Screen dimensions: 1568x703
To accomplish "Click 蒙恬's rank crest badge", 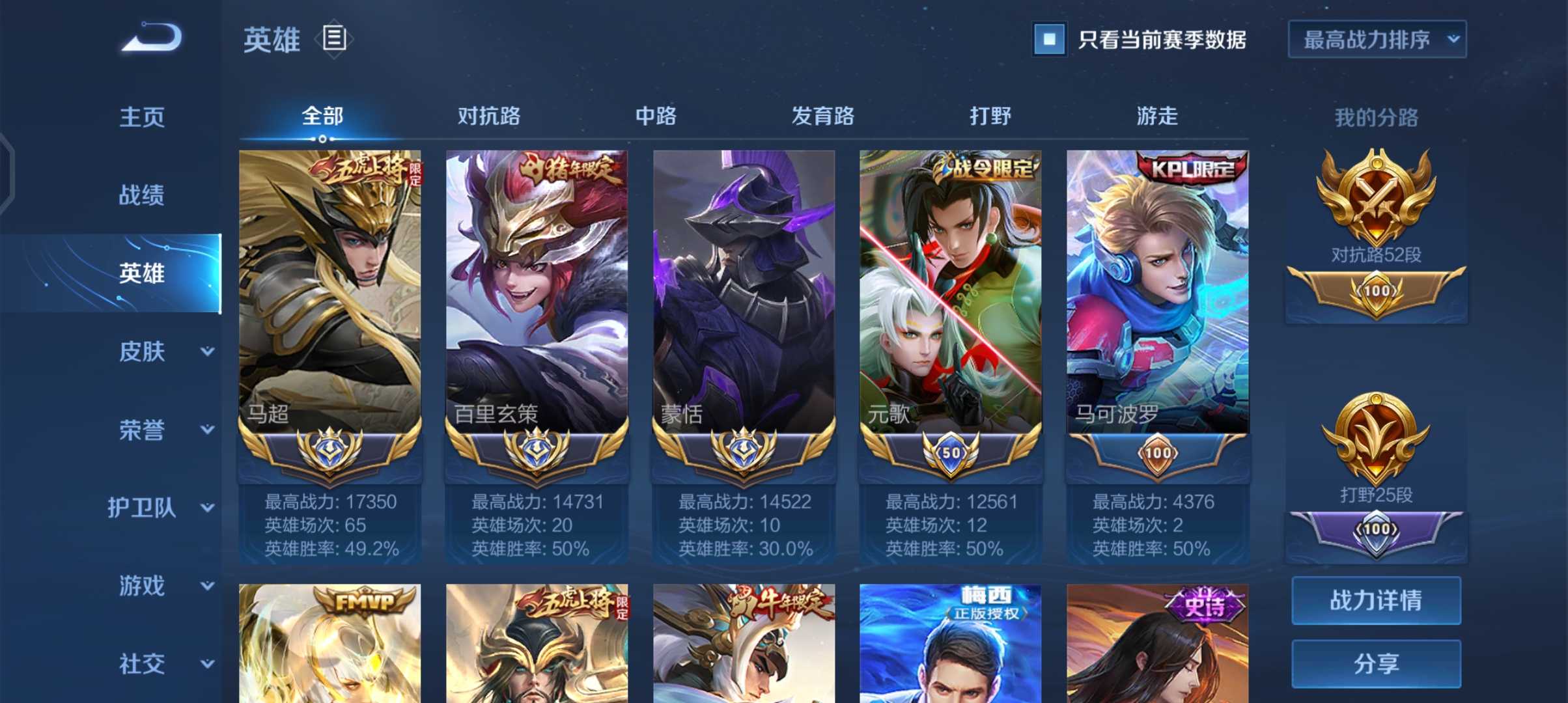I will 744,452.
